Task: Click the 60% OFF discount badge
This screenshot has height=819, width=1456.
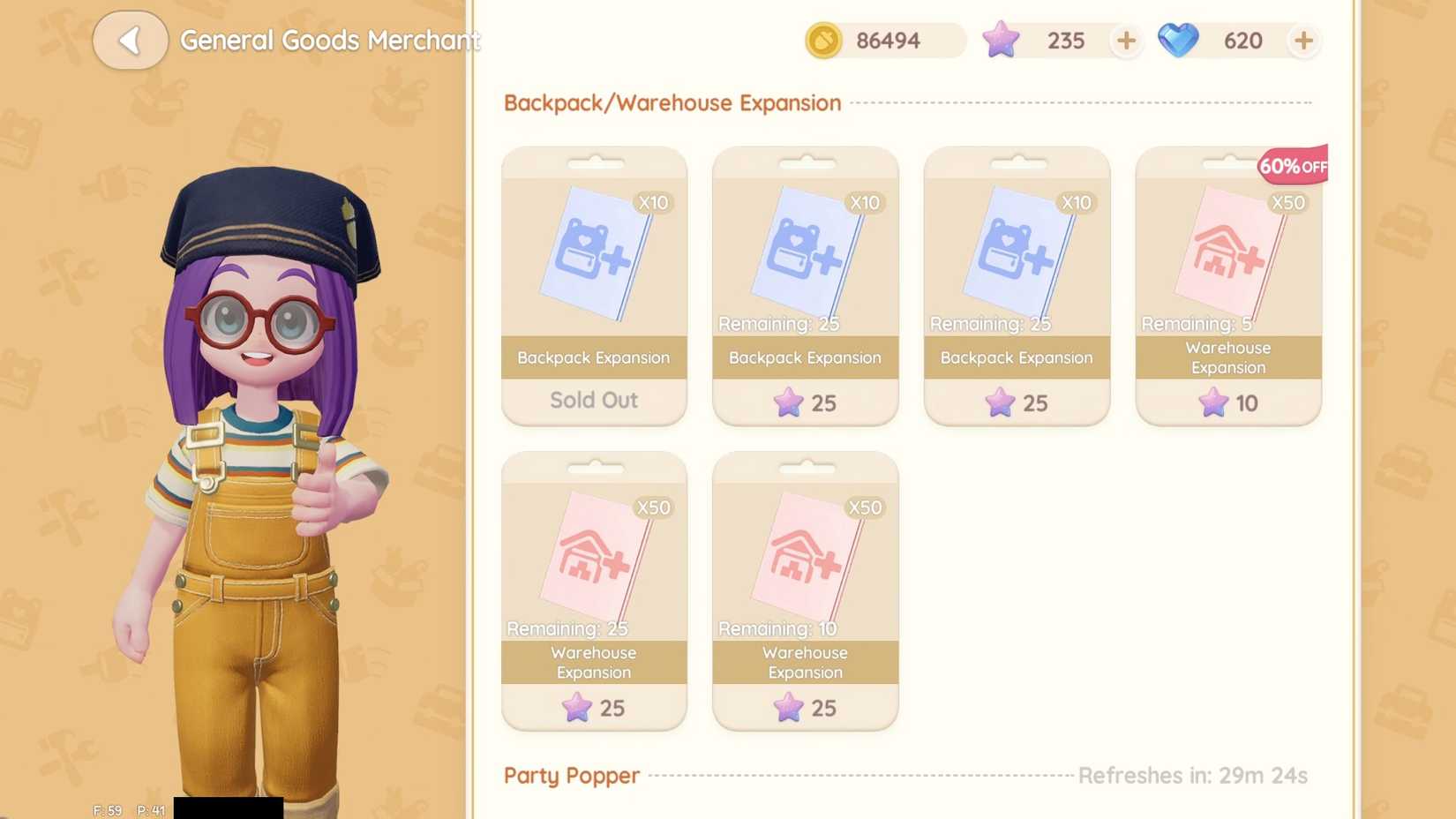Action: pyautogui.click(x=1291, y=165)
